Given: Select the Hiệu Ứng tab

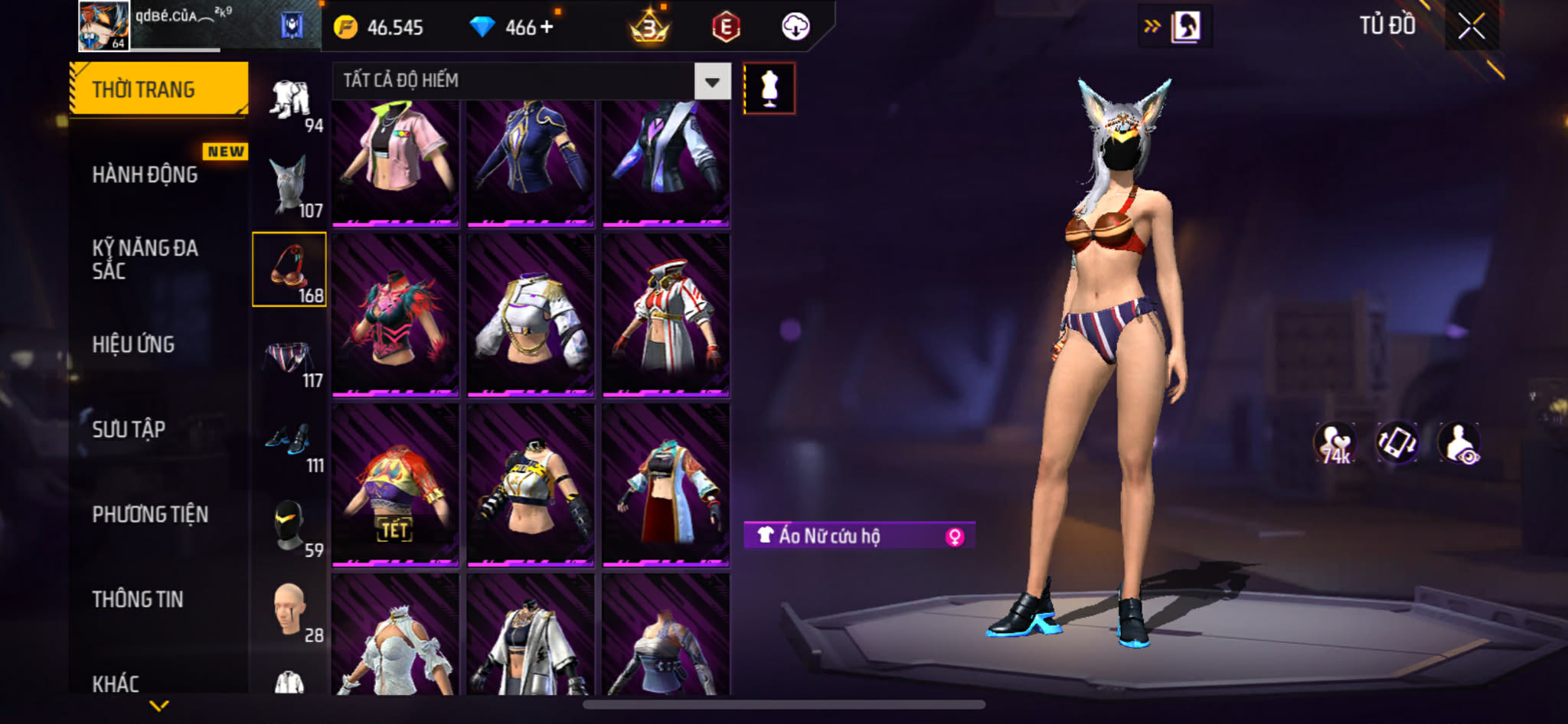Looking at the screenshot, I should [134, 344].
